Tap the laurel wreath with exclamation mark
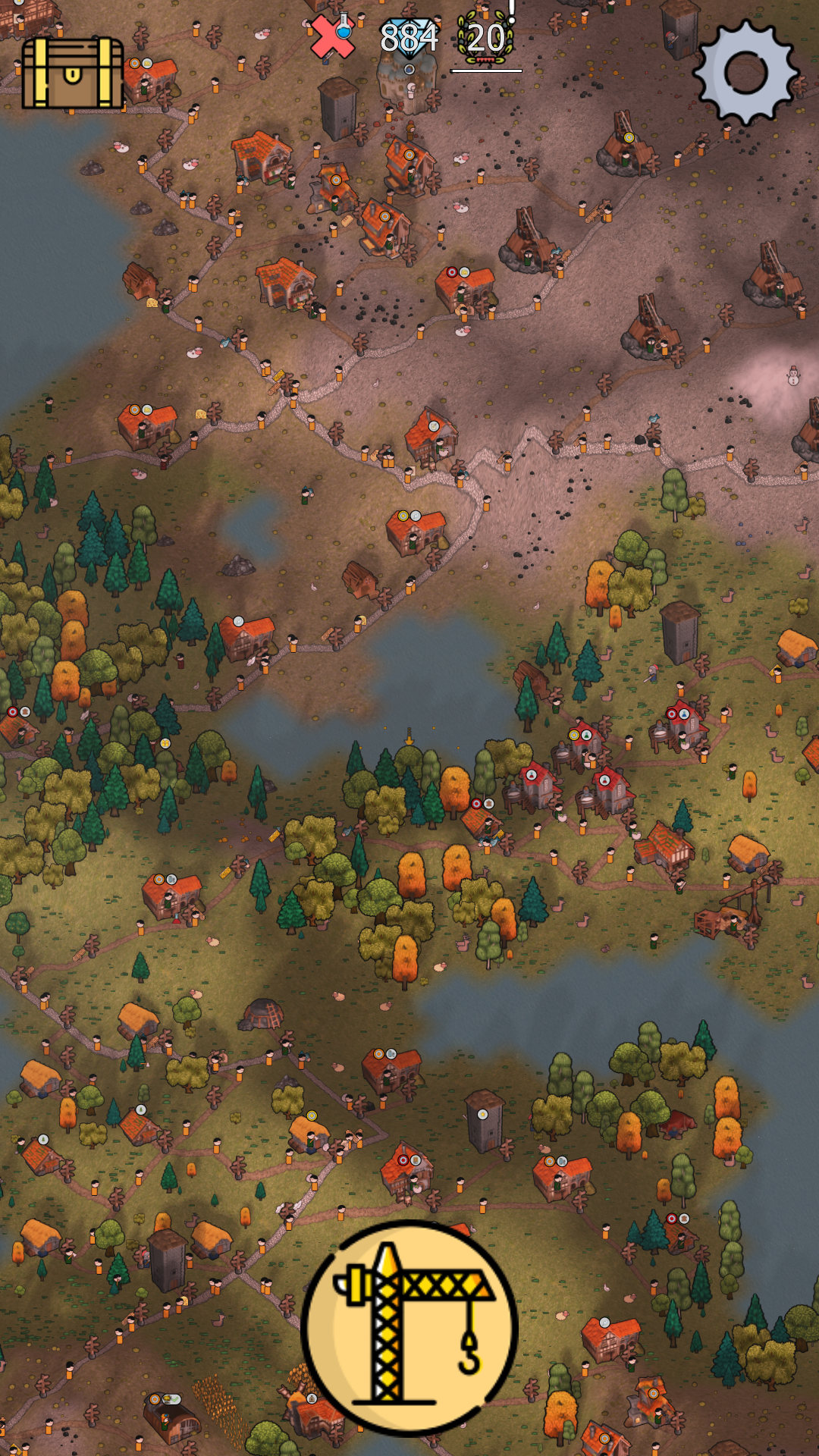819x1456 pixels. click(x=486, y=38)
